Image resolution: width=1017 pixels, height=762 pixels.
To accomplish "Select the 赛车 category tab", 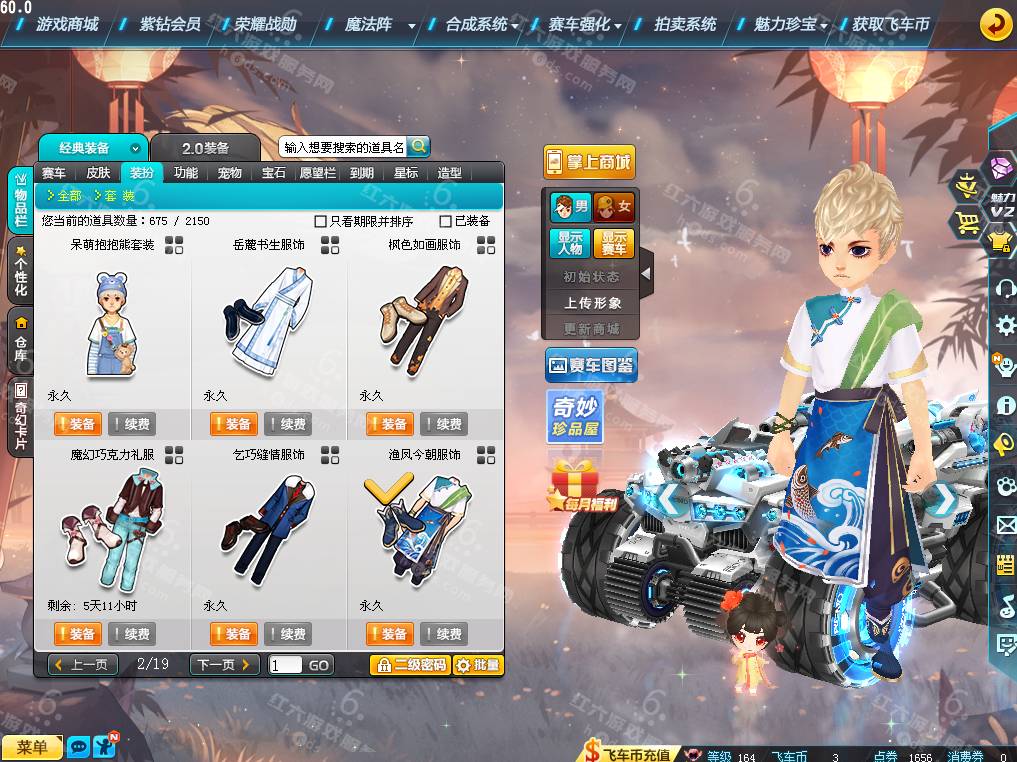I will click(x=54, y=173).
